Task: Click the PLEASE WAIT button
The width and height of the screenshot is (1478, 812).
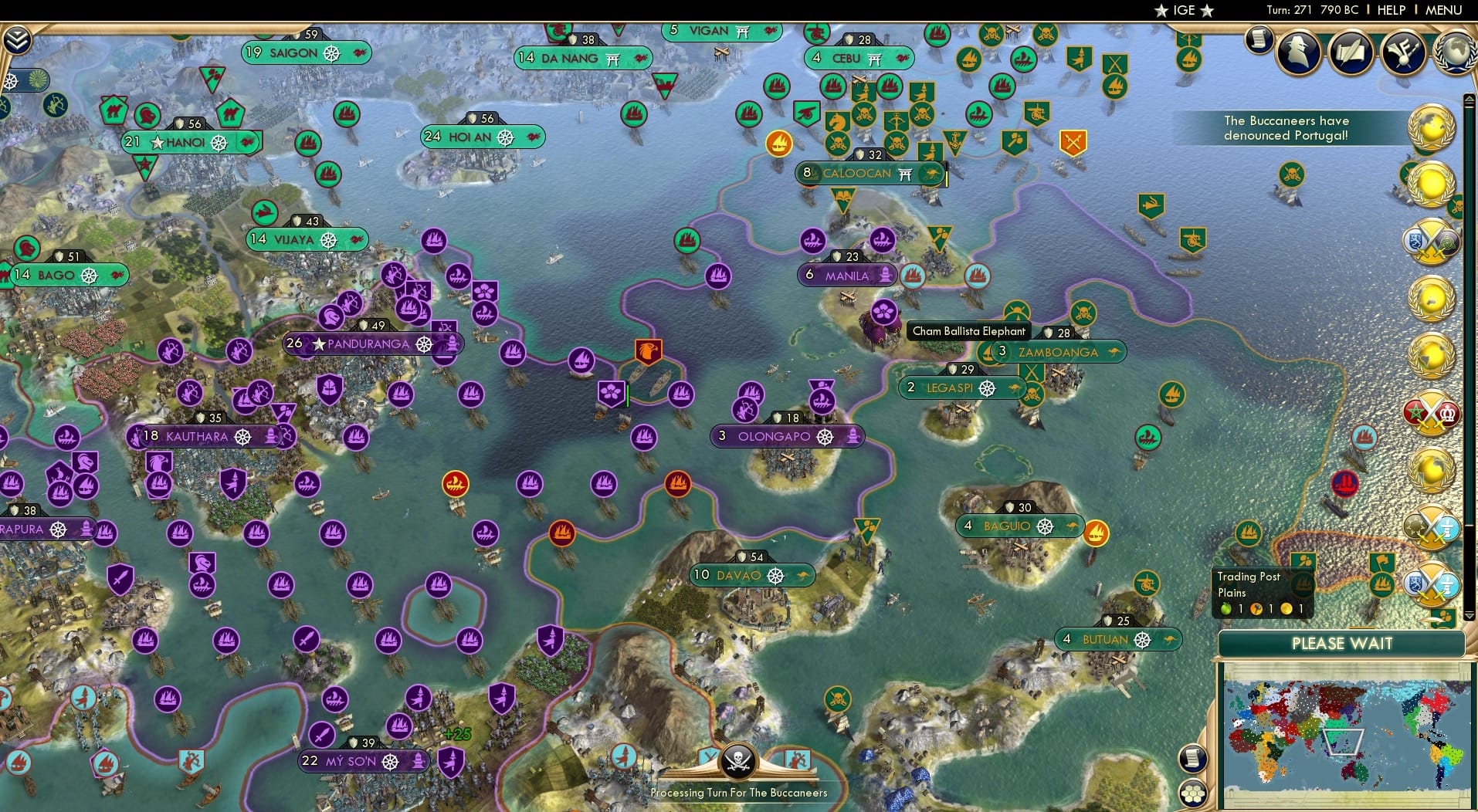Action: 1344,643
